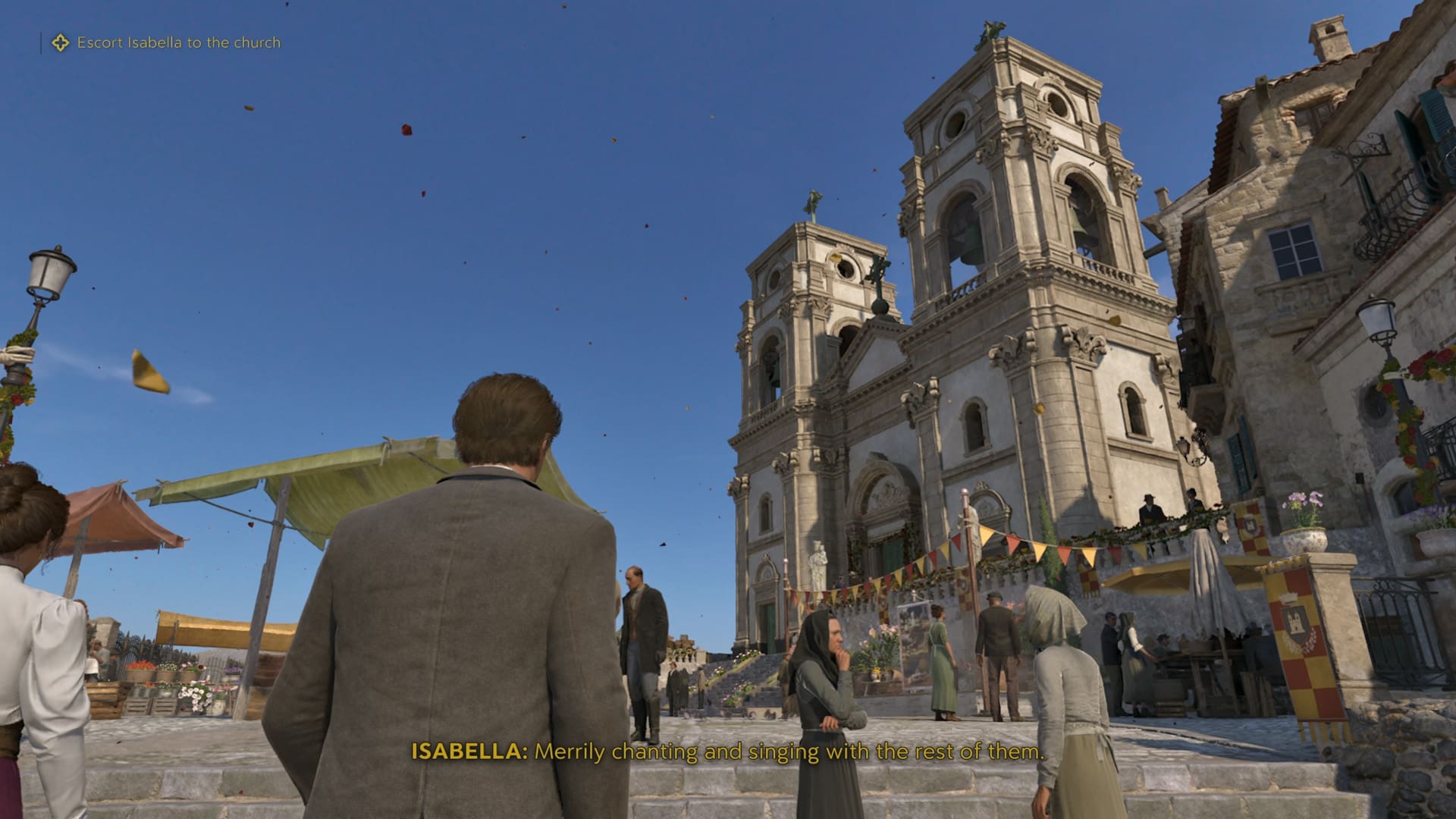Click the quest objective marker icon
The image size is (1456, 819).
pyautogui.click(x=59, y=43)
